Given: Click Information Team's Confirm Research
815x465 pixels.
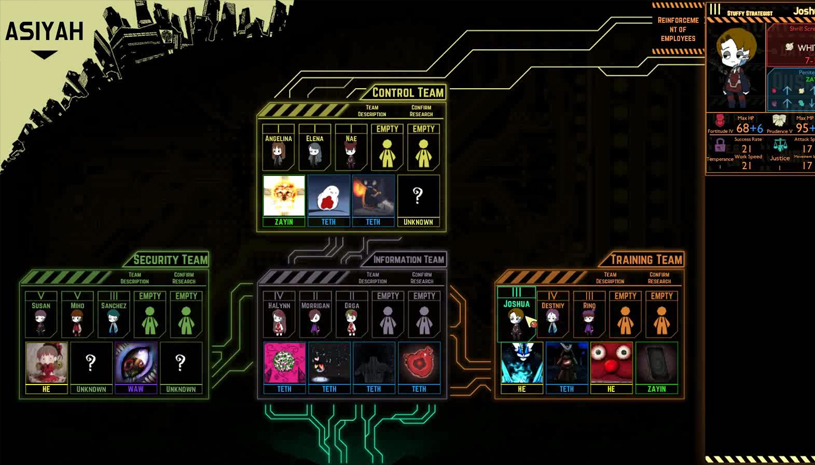Looking at the screenshot, I should (x=422, y=277).
